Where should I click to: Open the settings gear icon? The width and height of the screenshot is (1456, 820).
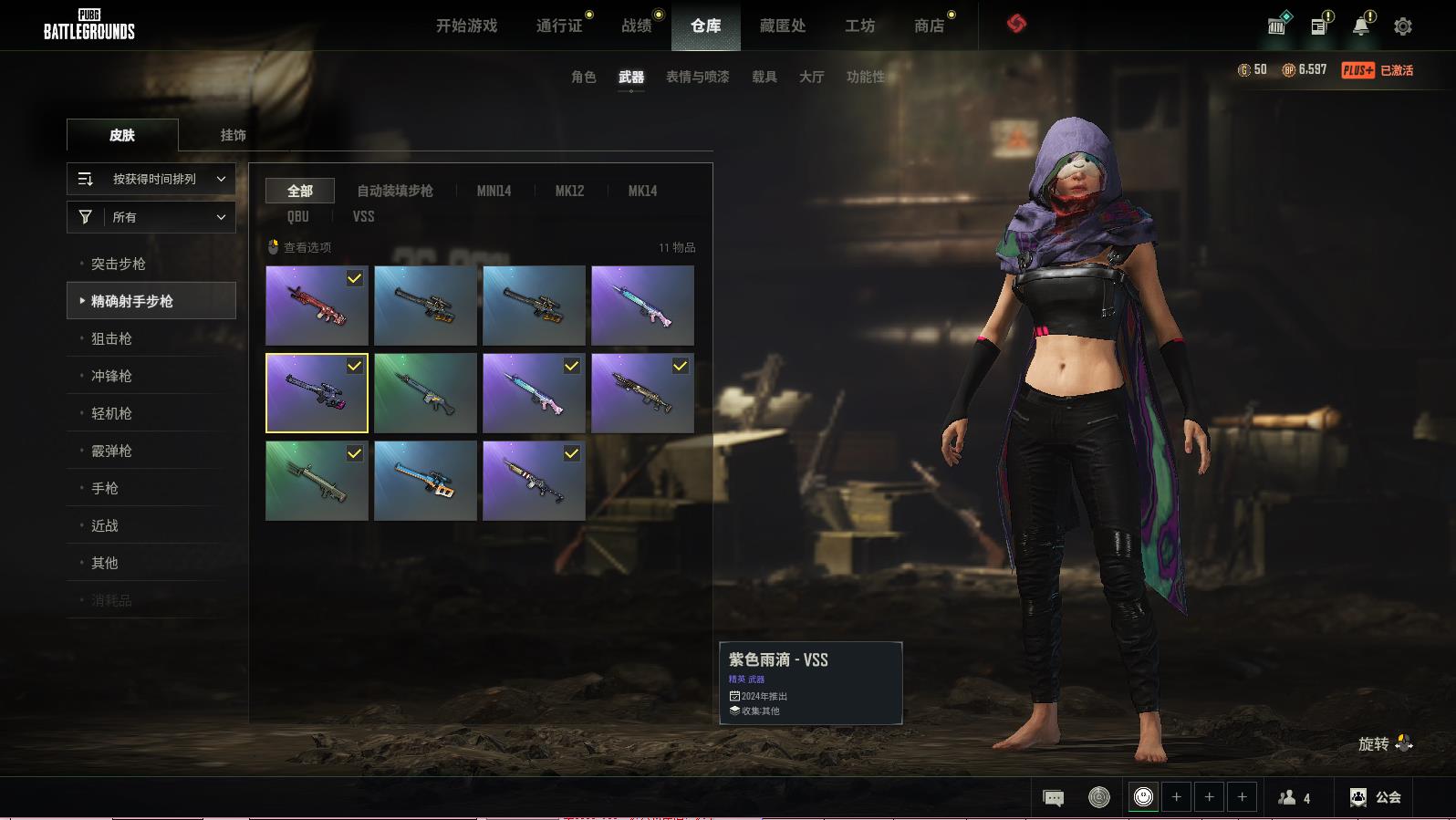pos(1402,26)
